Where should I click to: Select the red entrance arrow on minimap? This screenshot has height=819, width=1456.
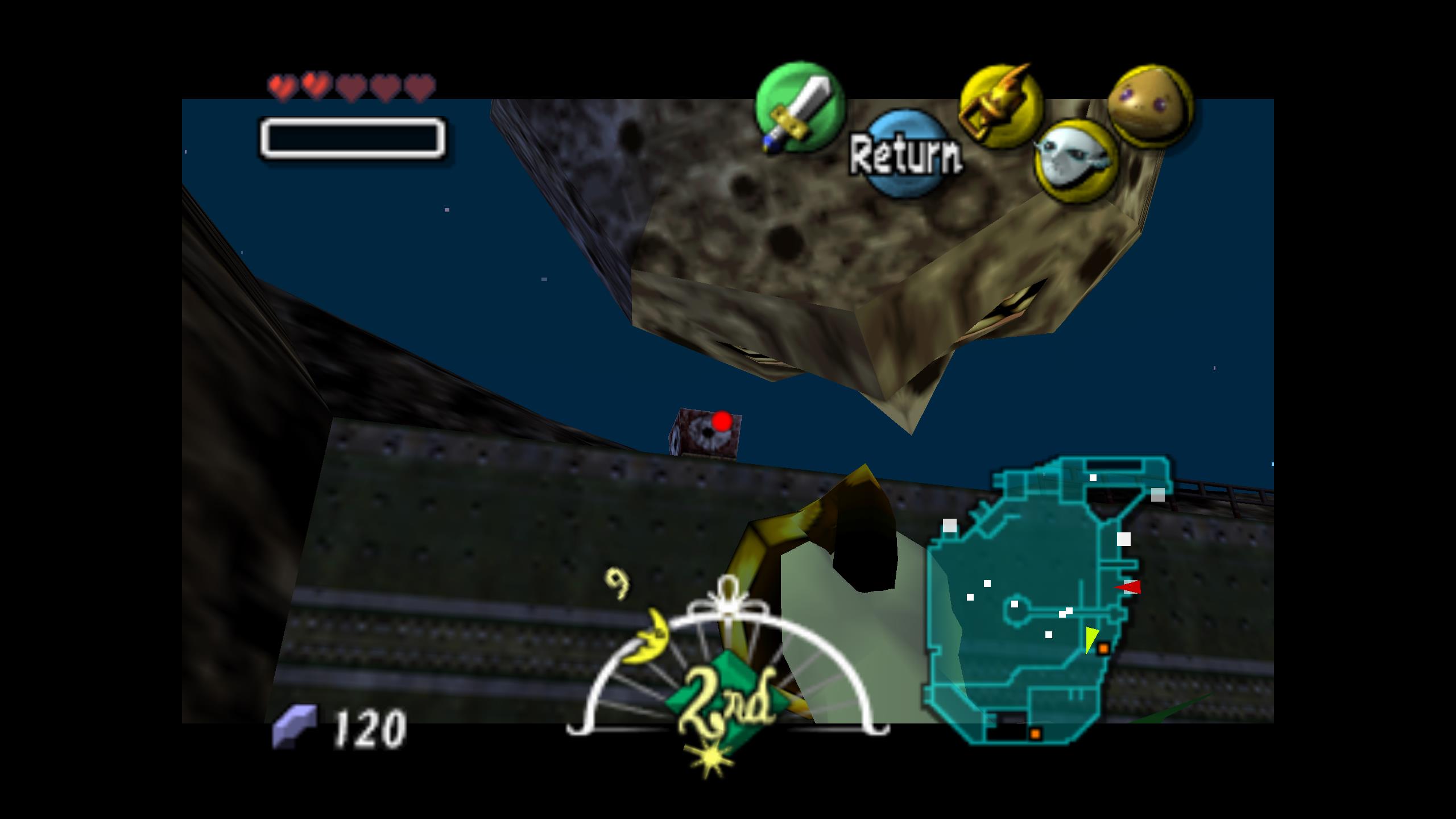[1128, 587]
